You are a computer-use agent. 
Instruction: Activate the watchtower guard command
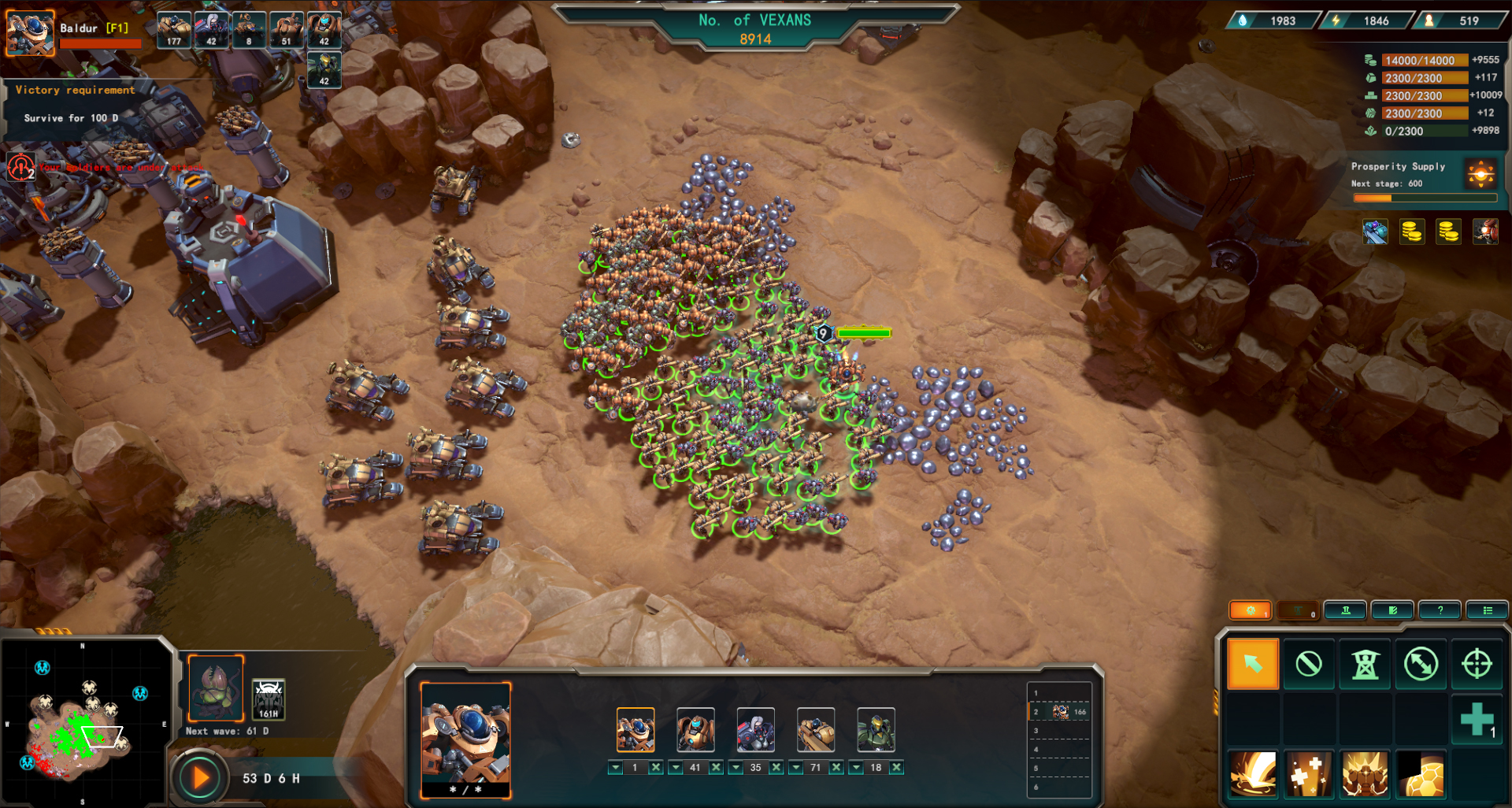coord(1365,664)
